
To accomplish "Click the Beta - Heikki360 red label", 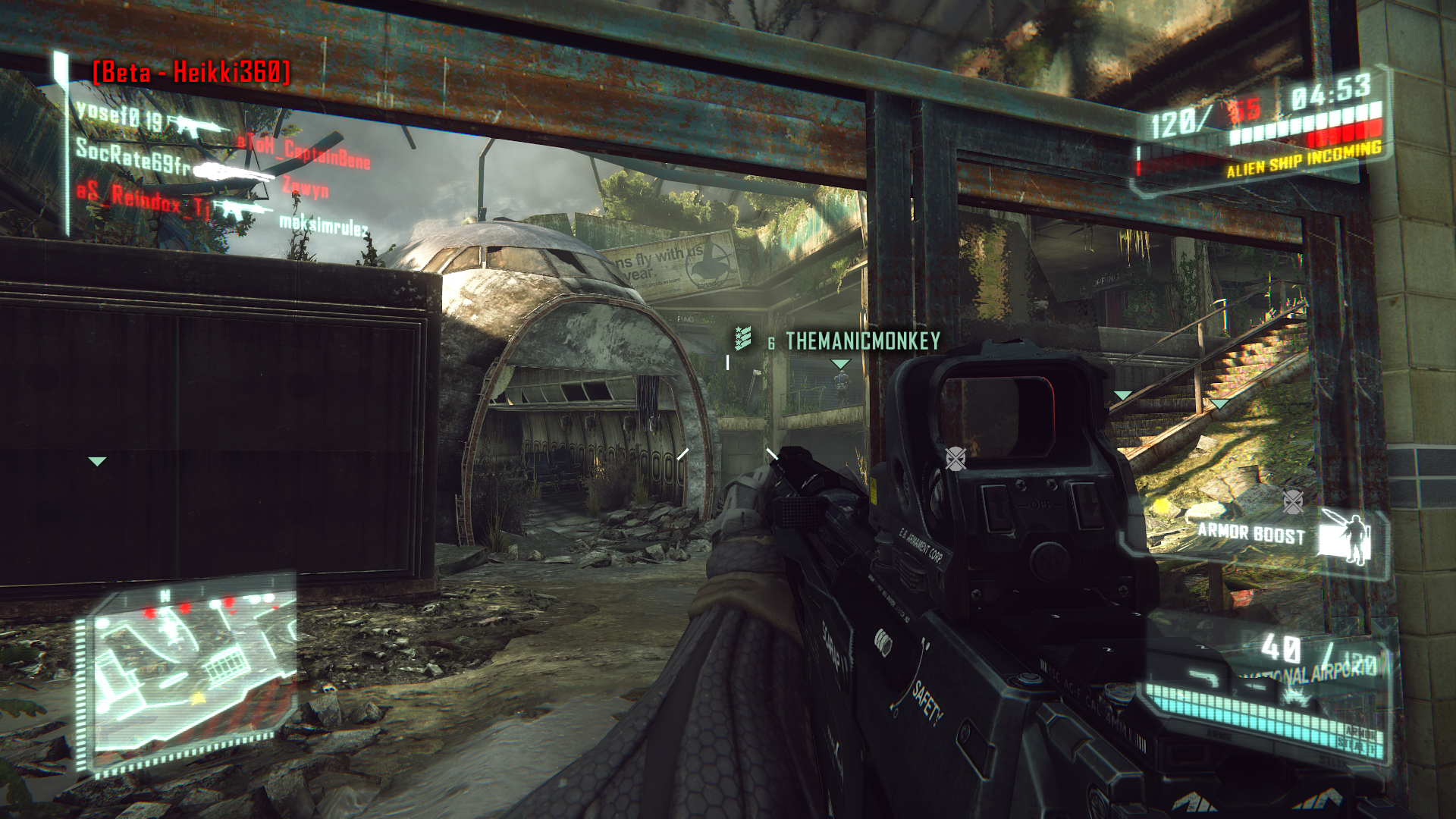I will click(x=191, y=72).
